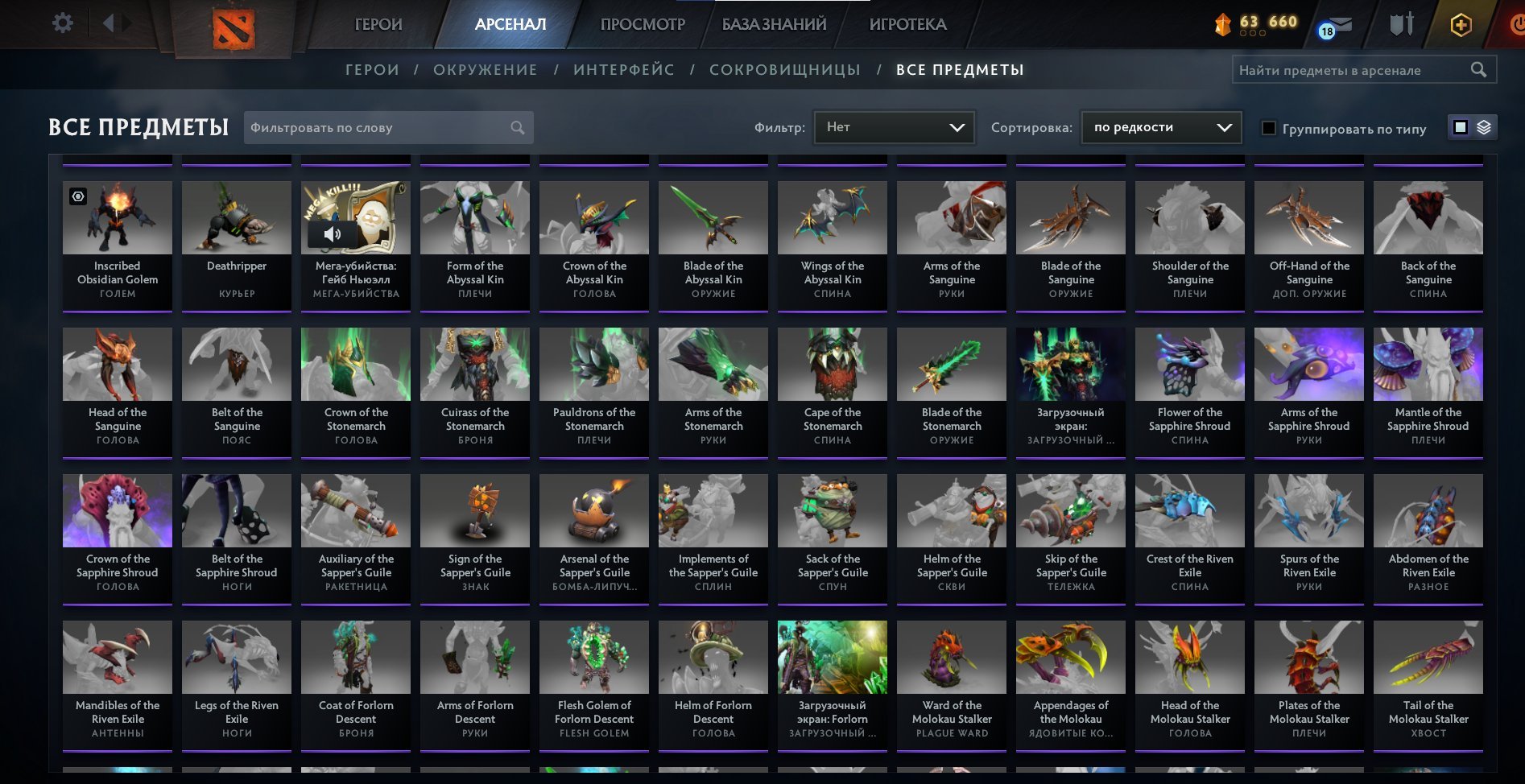Open the Сортировка dropdown showing по редкости
Image resolution: width=1525 pixels, height=784 pixels.
tap(1161, 126)
